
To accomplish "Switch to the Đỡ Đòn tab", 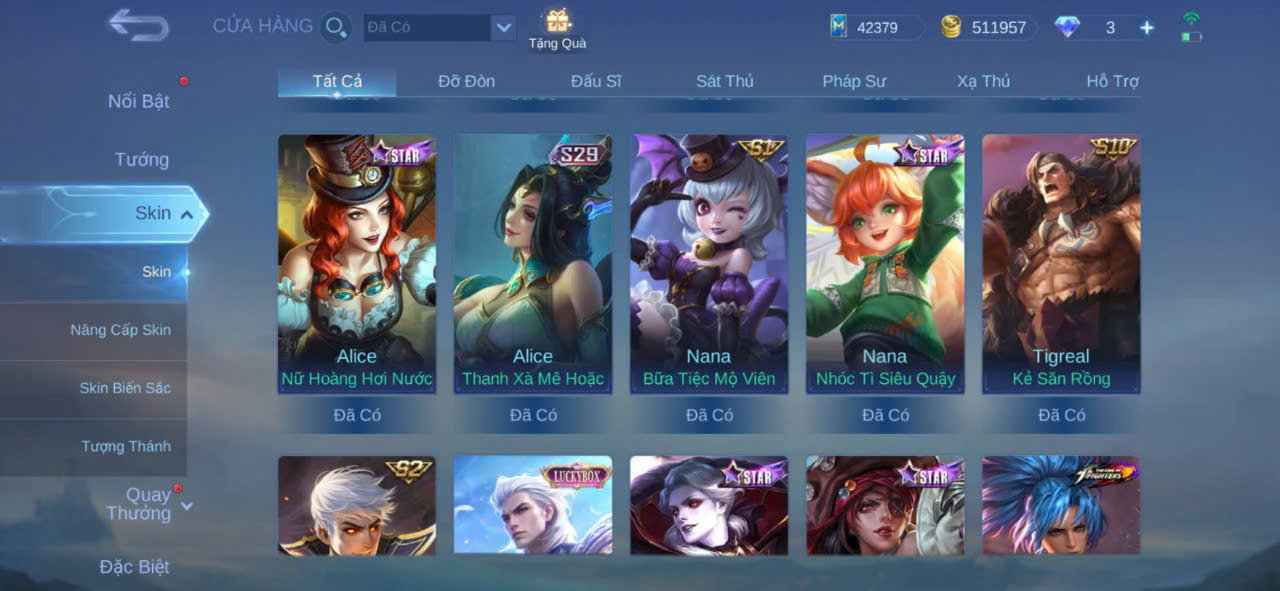I will click(466, 81).
